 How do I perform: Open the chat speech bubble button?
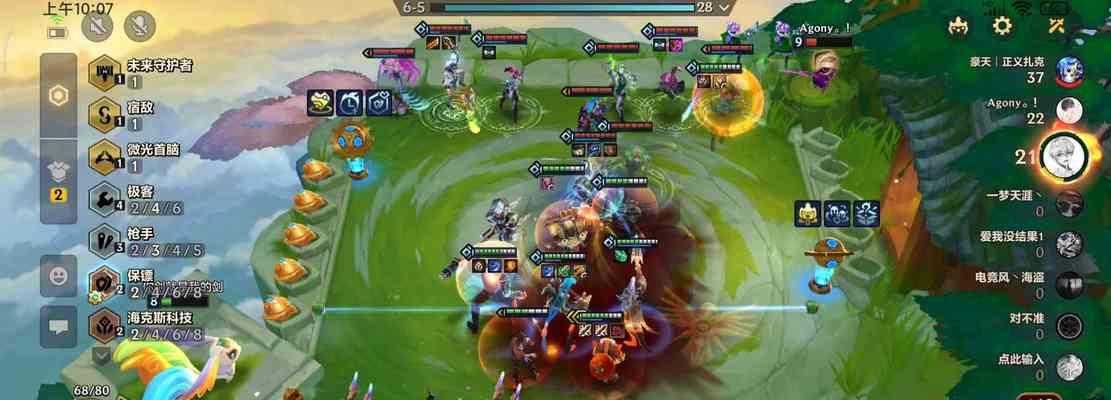click(58, 325)
